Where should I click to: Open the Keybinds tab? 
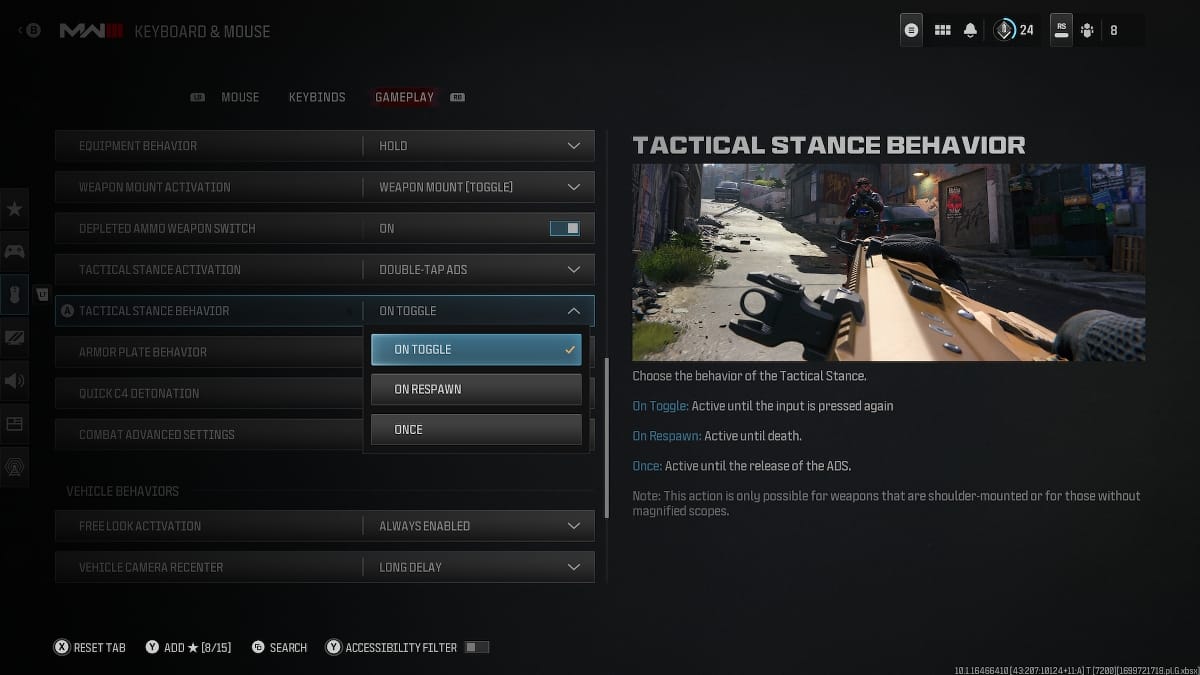click(x=317, y=97)
